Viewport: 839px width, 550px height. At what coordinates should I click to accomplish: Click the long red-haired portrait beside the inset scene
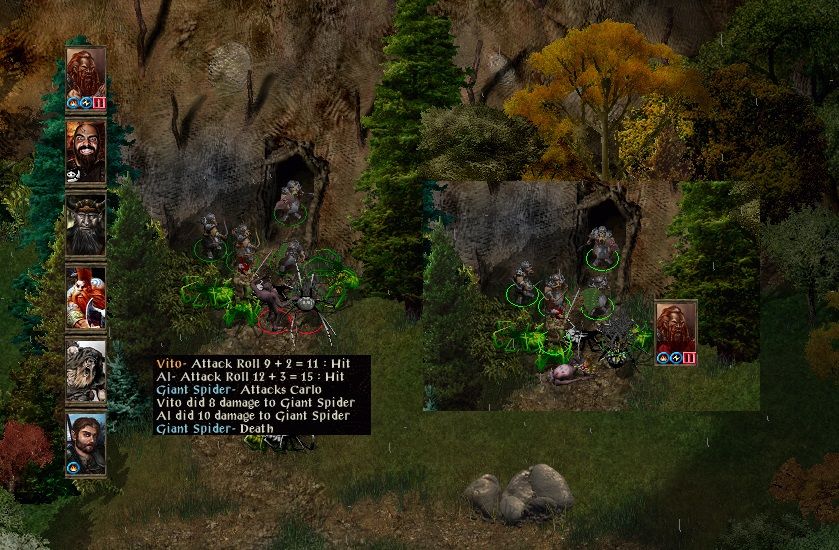tap(676, 328)
